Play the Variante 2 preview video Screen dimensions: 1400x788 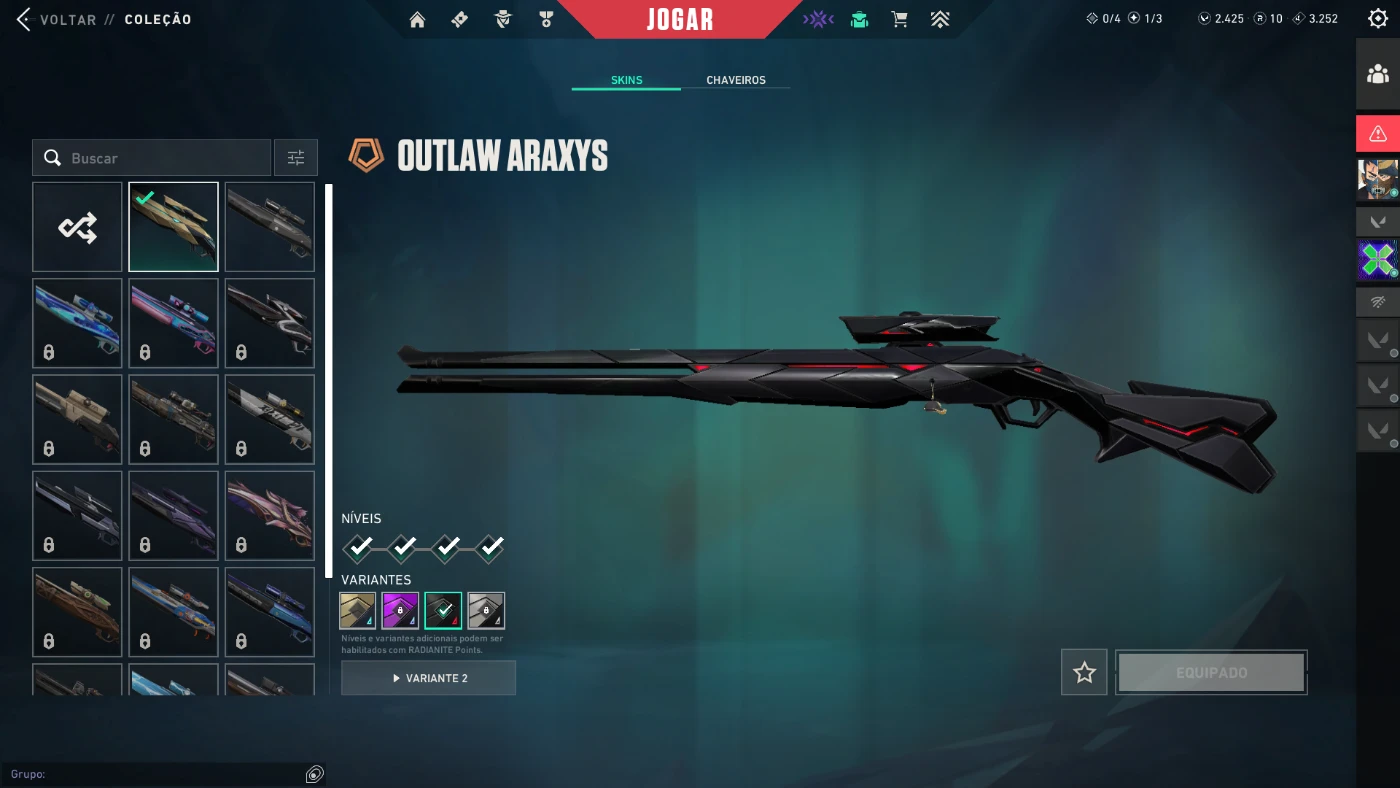click(x=428, y=678)
